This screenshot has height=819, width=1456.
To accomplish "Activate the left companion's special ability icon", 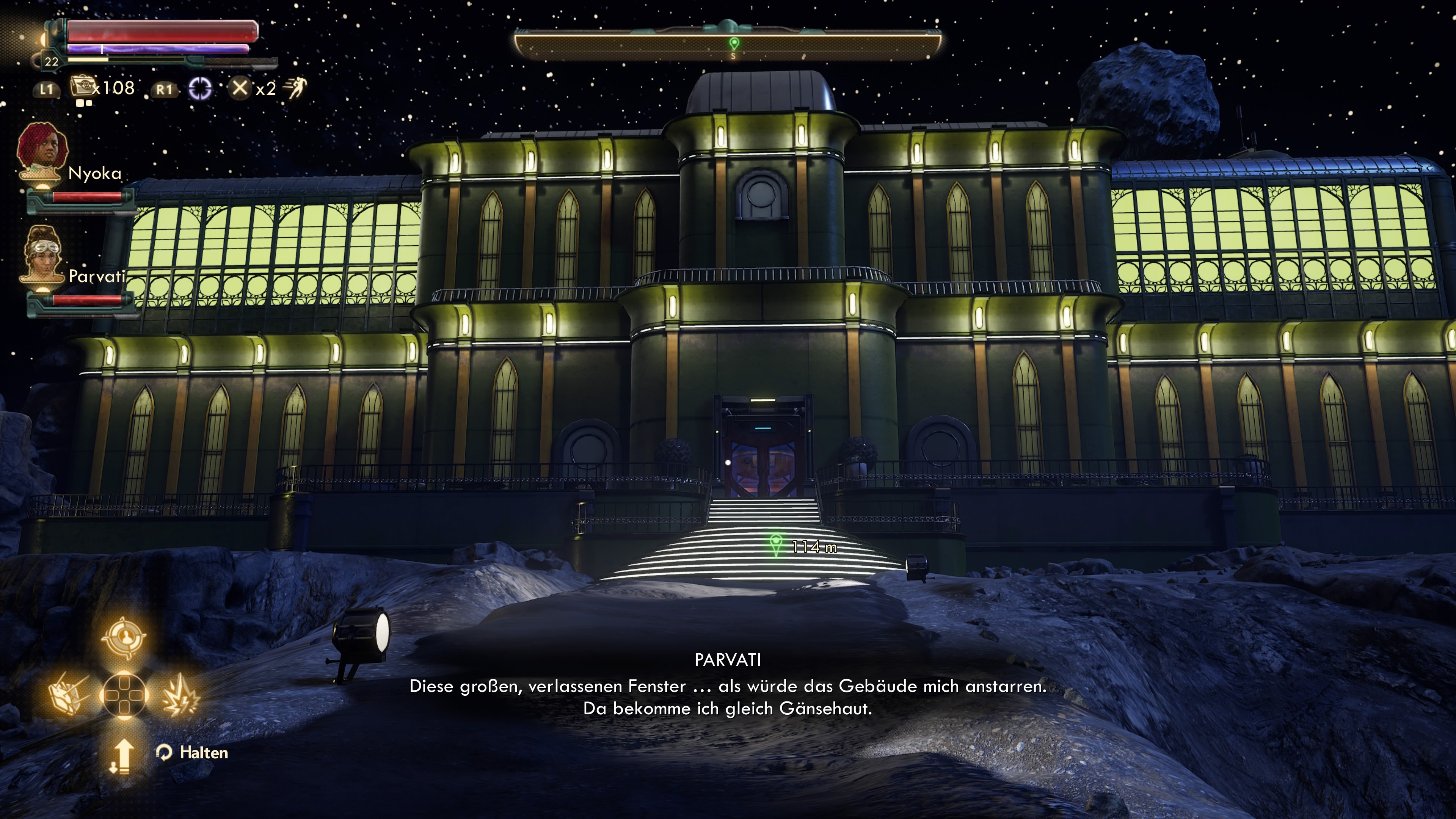I will [68, 695].
